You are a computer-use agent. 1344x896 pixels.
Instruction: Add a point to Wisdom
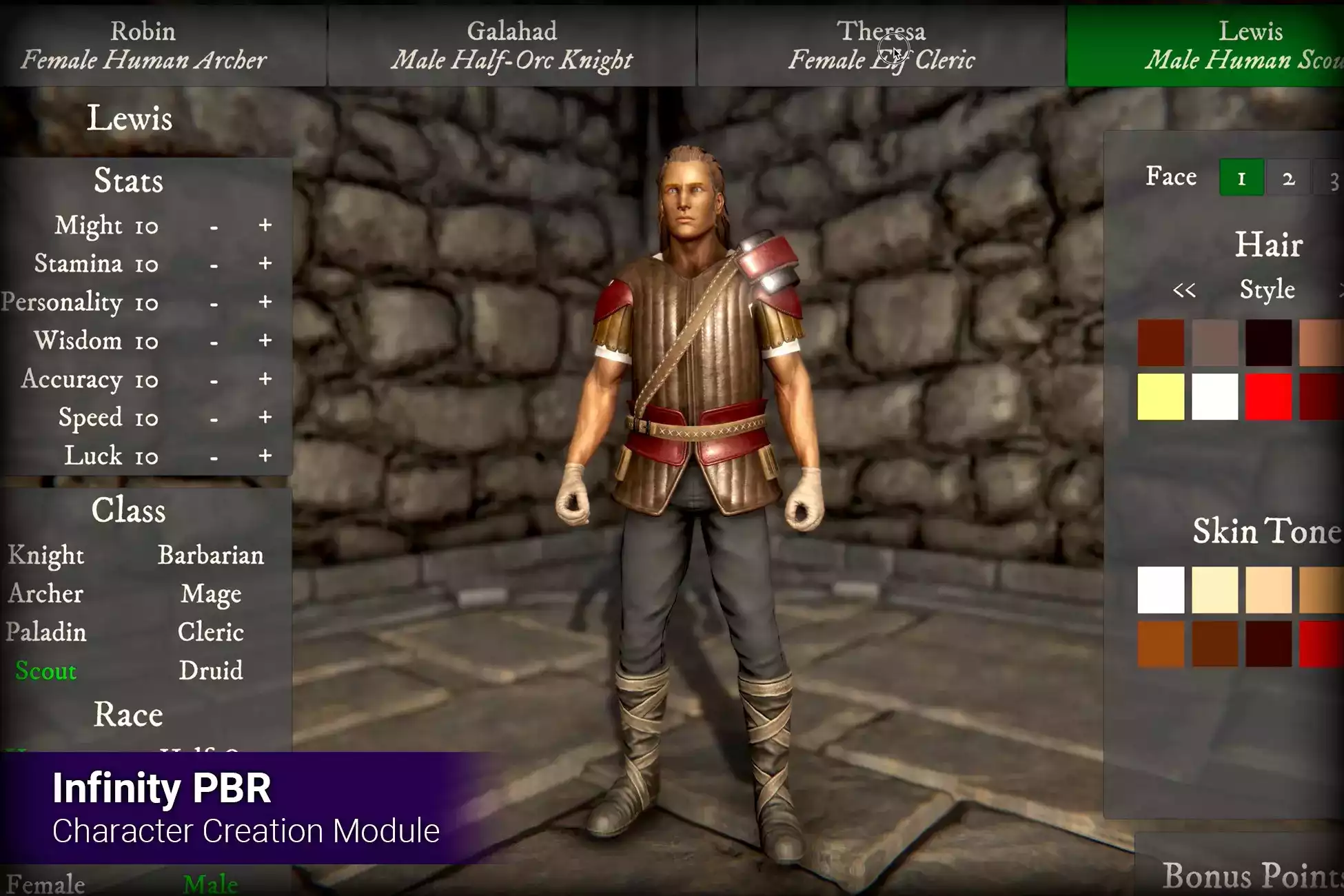coord(265,340)
